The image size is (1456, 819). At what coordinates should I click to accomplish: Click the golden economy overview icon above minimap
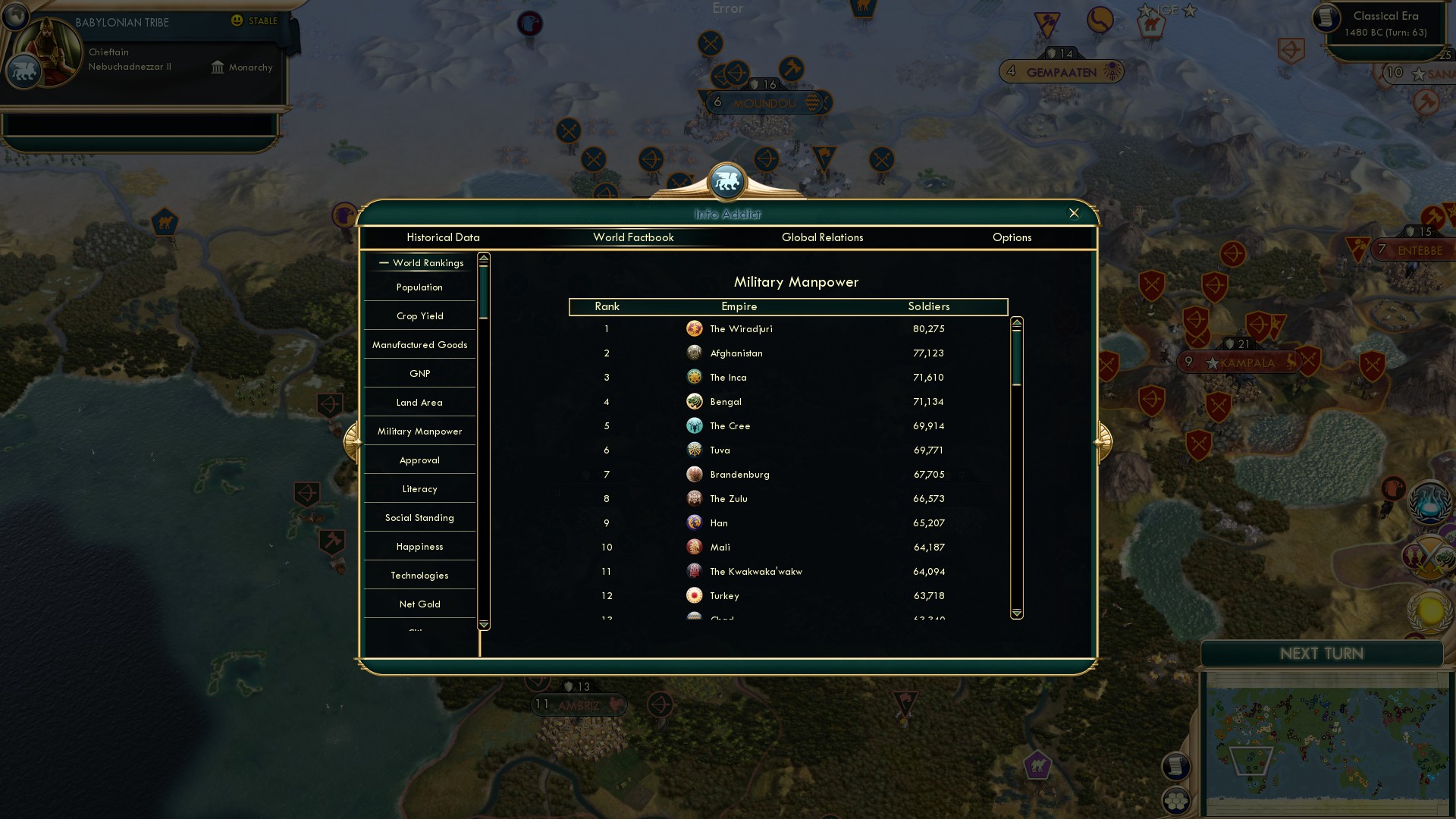[x=1428, y=610]
